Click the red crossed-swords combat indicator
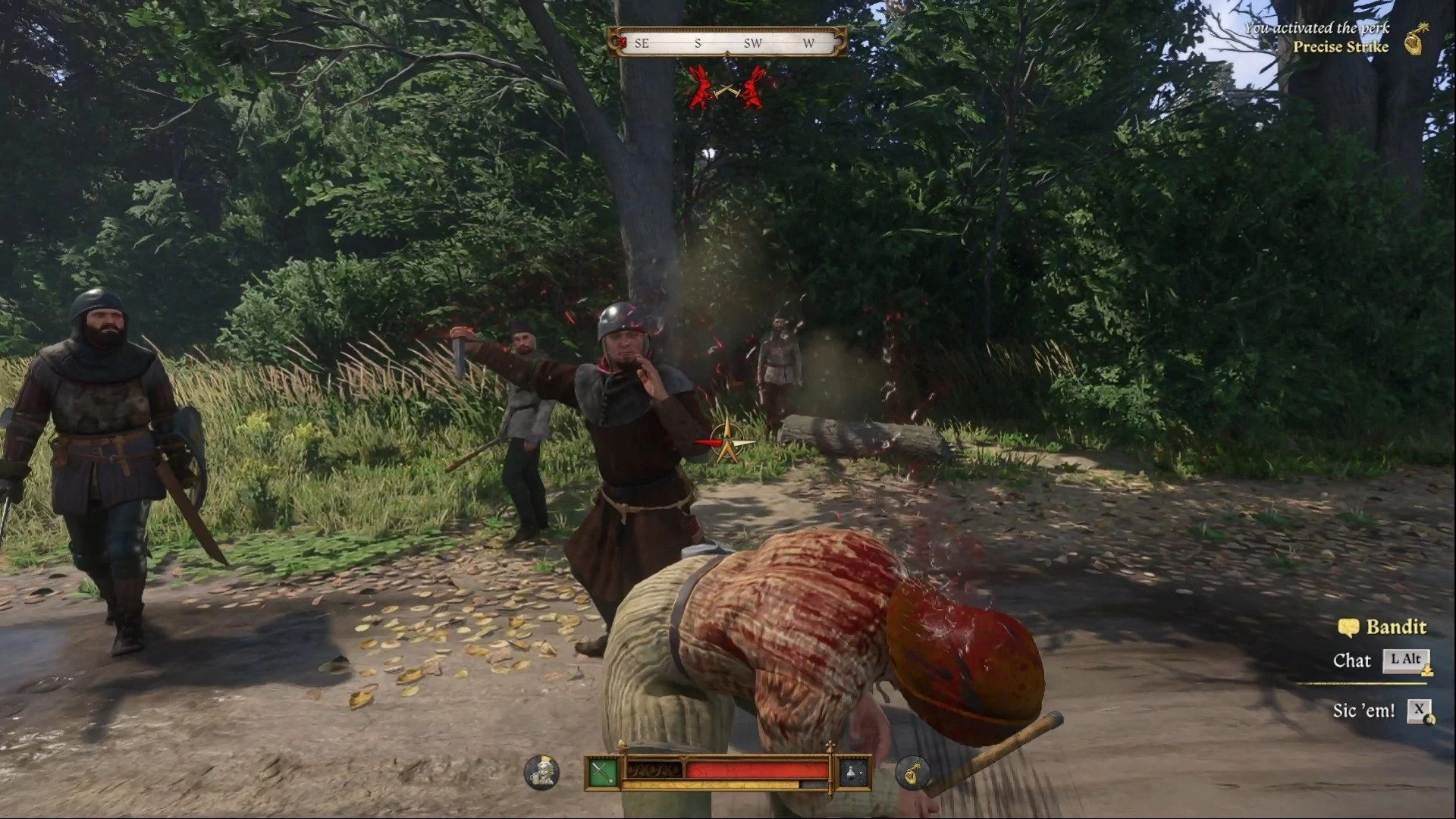This screenshot has width=1456, height=819. pos(726,88)
